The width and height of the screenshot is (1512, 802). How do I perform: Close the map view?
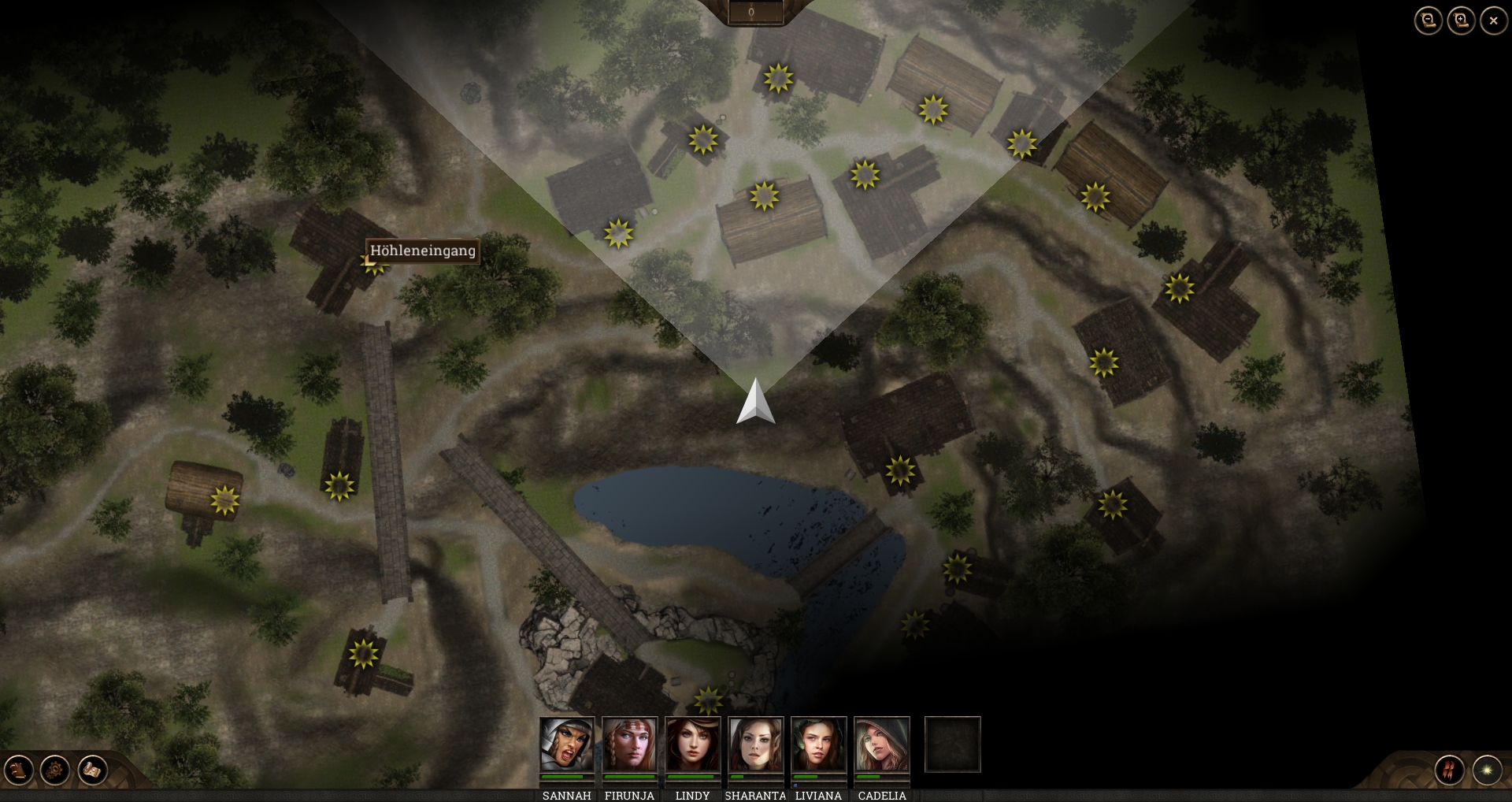click(1493, 20)
